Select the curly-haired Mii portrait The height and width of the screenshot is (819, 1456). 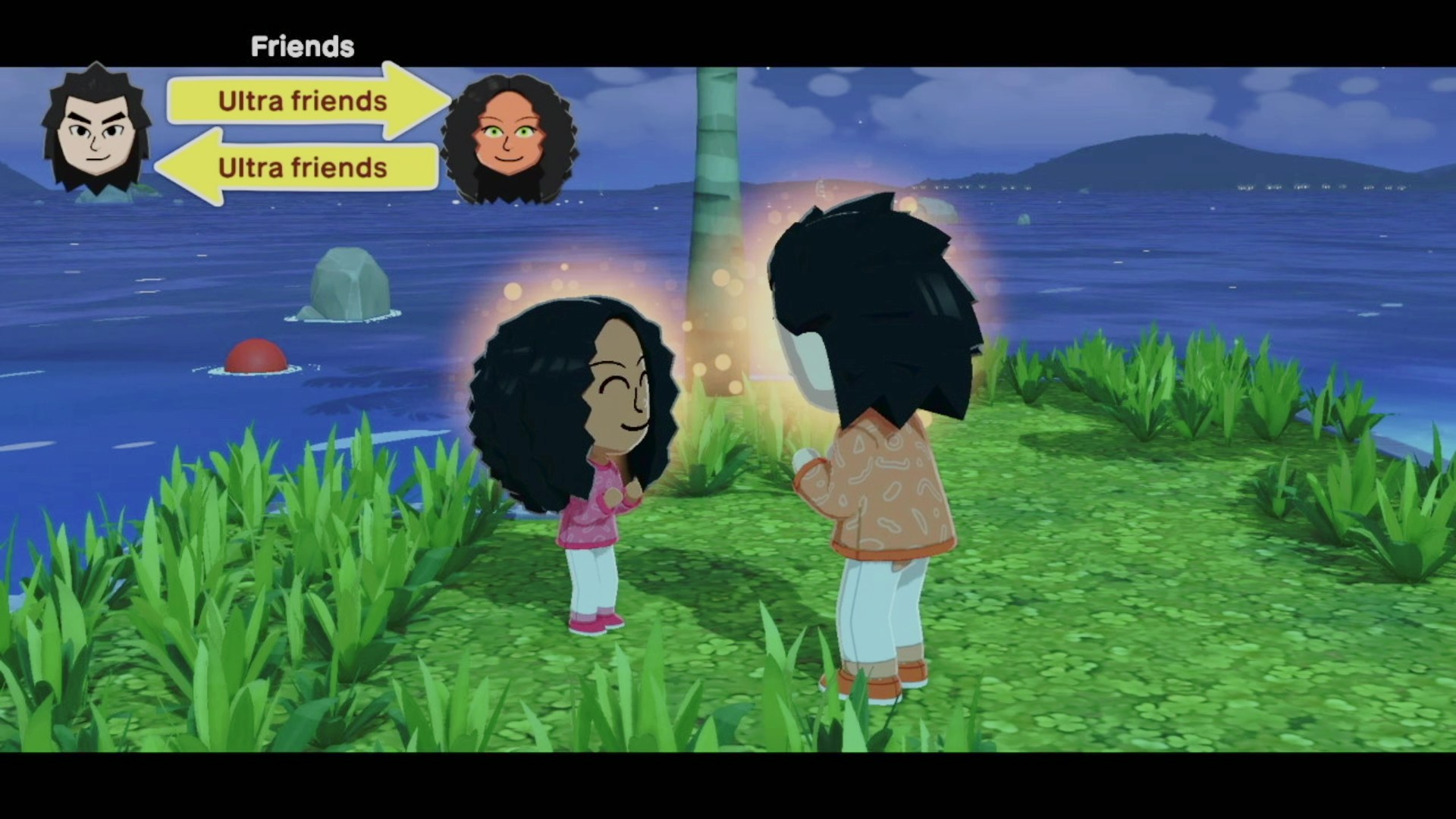tap(508, 138)
